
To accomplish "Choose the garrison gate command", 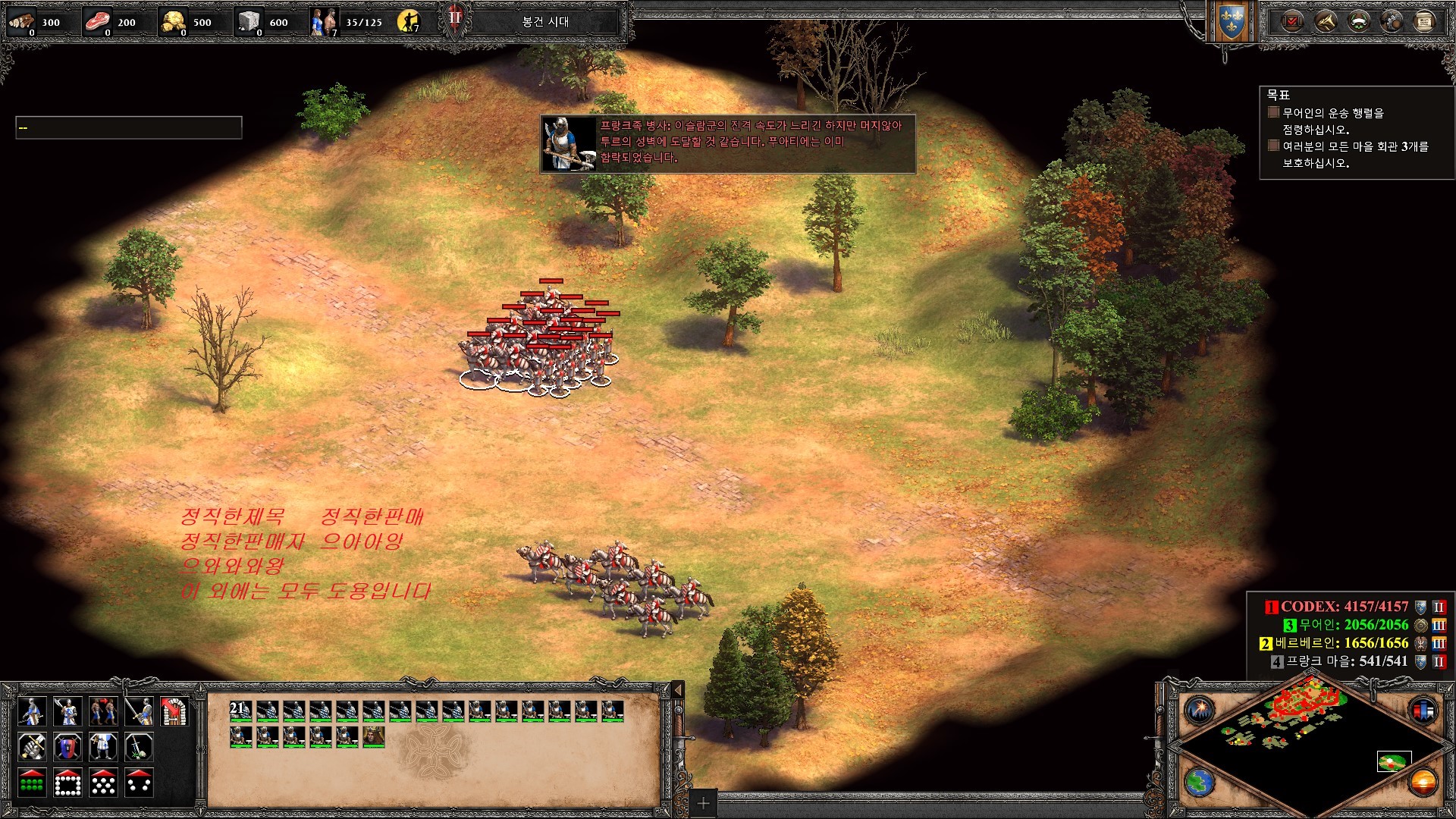I will click(x=174, y=711).
